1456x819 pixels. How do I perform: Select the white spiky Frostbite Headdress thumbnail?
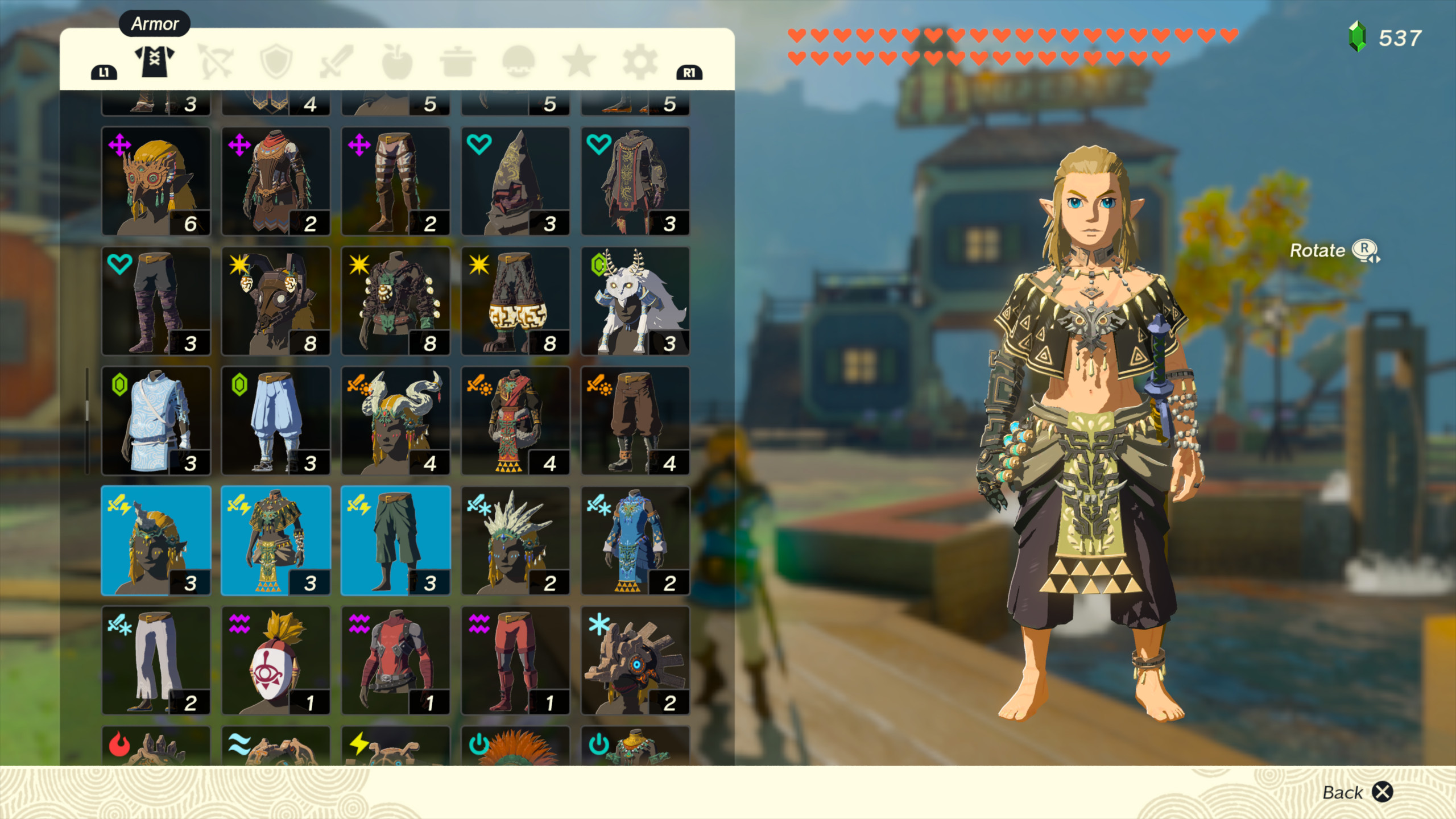[x=516, y=540]
